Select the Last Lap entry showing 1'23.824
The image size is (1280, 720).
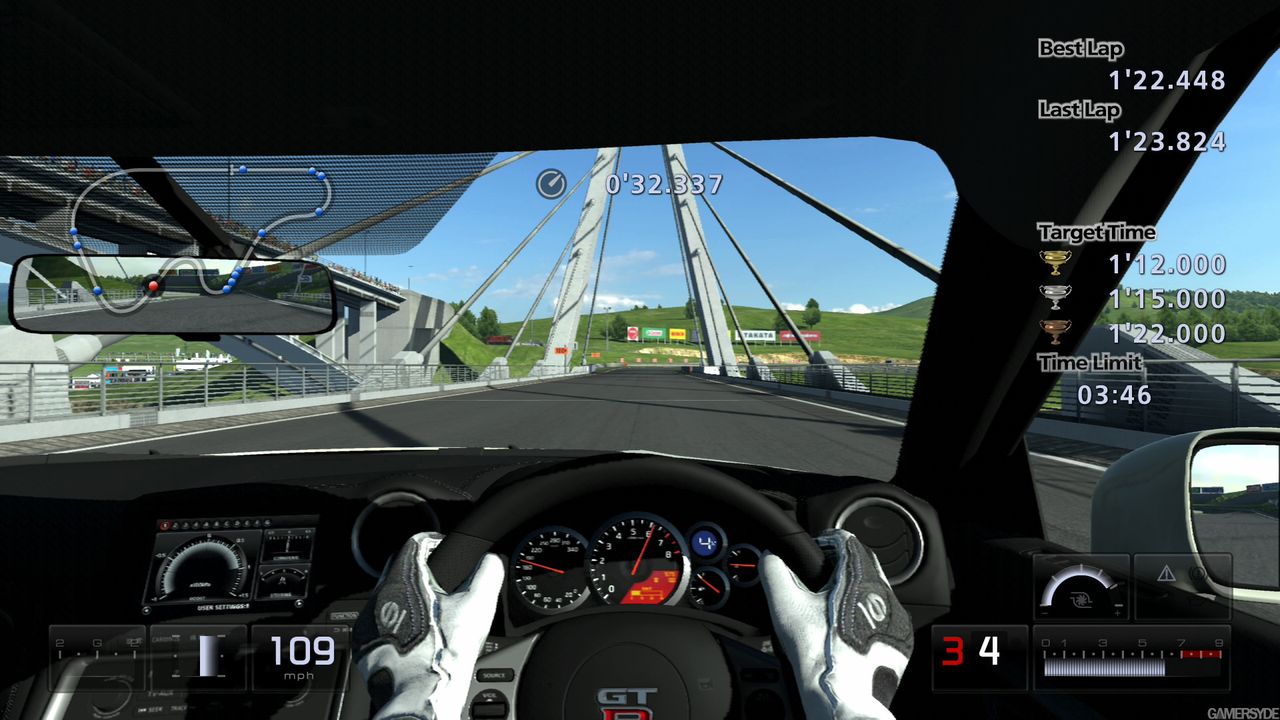pos(1168,141)
